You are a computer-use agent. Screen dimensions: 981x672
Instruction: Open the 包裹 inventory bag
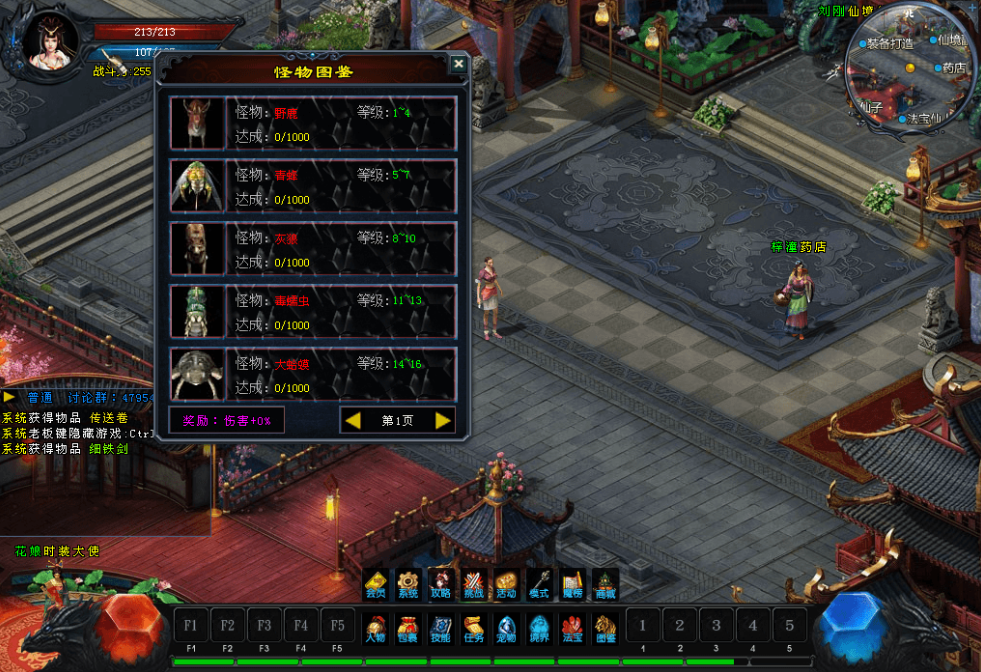click(408, 627)
